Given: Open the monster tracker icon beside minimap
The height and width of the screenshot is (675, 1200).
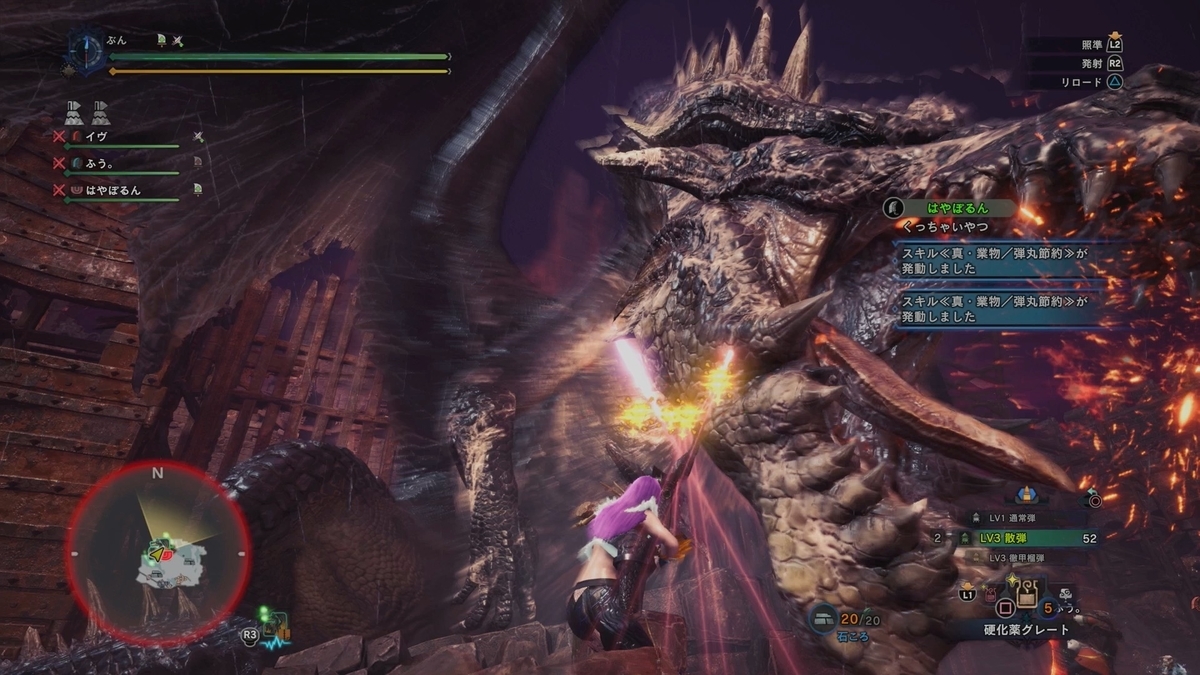Looking at the screenshot, I should pyautogui.click(x=273, y=630).
